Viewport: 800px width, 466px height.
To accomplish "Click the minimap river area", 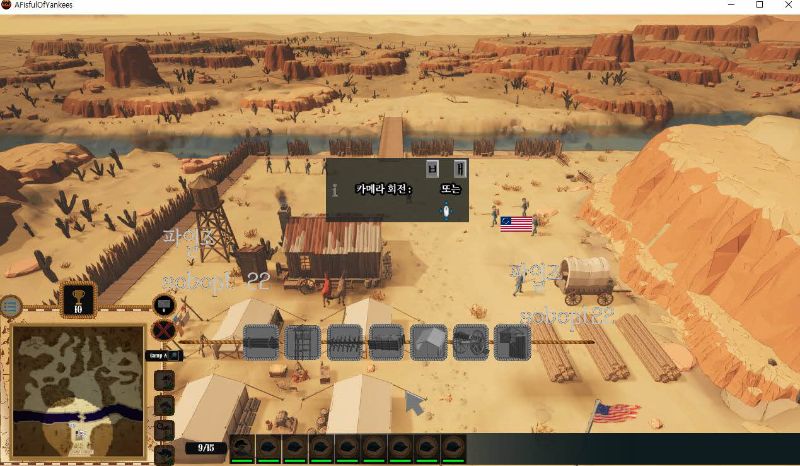I will tap(77, 413).
